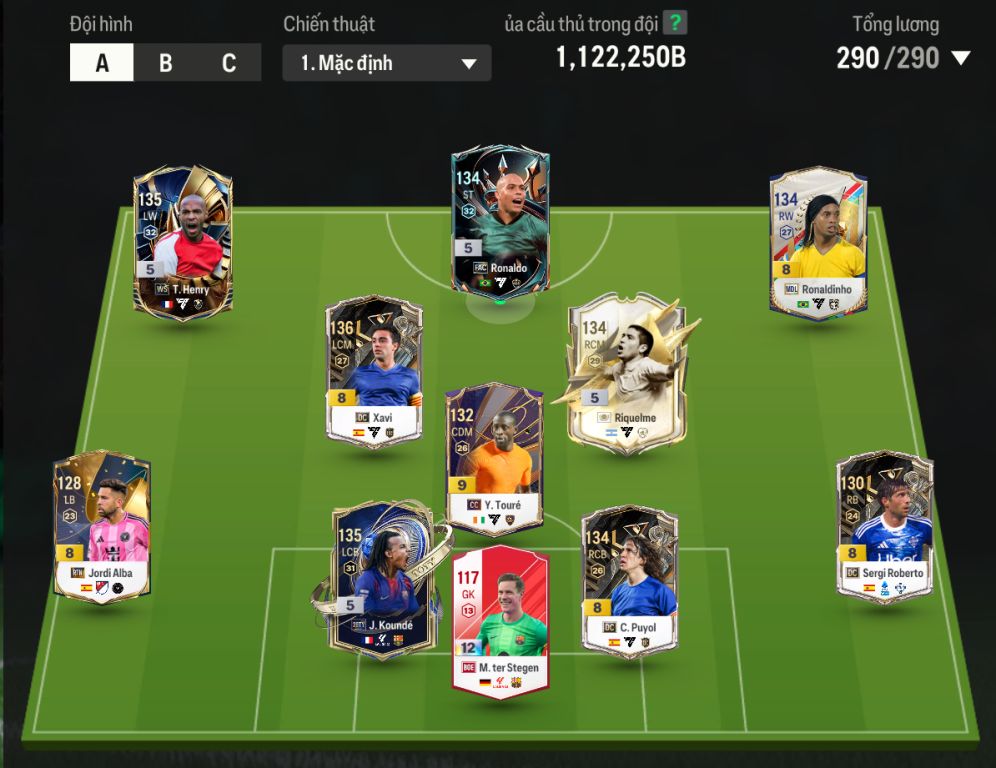The width and height of the screenshot is (996, 768).
Task: Open the Mặc định tactics dropdown
Action: click(387, 63)
